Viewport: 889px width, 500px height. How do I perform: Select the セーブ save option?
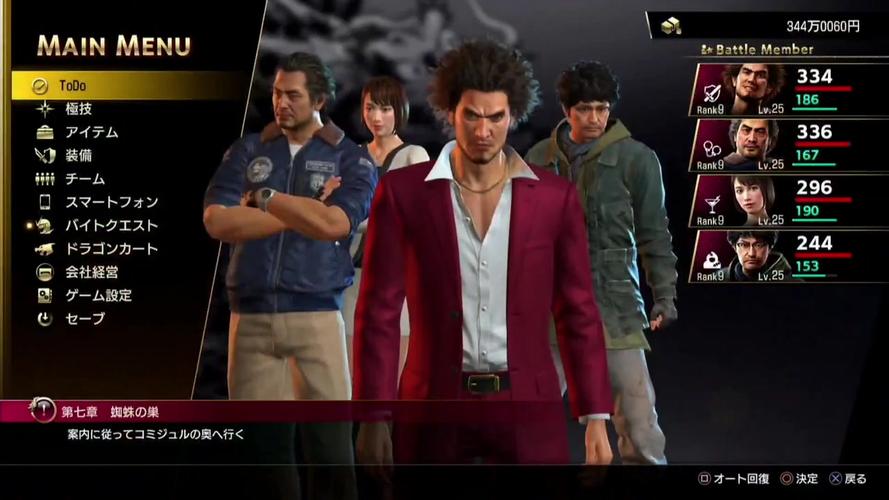pyautogui.click(x=84, y=319)
